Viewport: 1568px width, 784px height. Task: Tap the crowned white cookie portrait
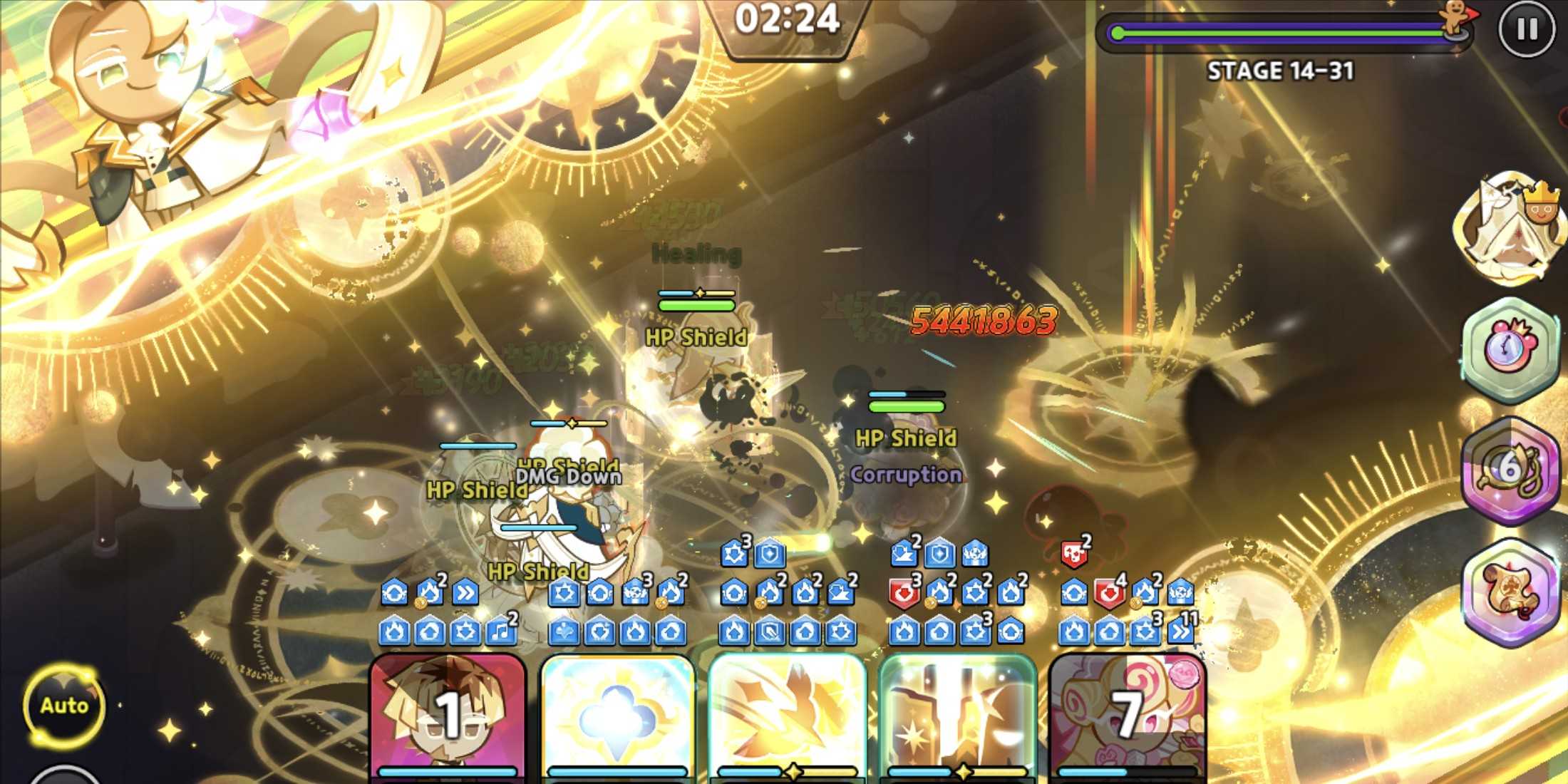(x=1510, y=228)
